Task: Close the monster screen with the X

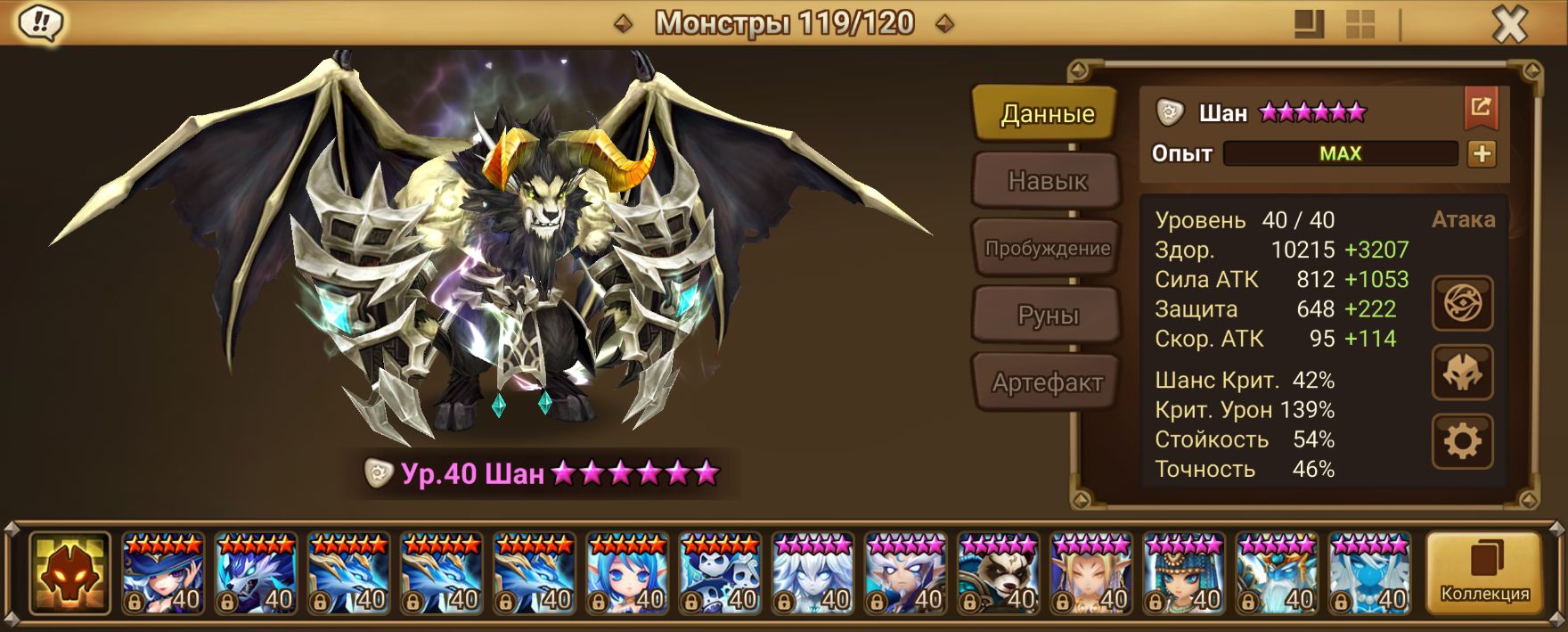Action: [x=1509, y=25]
